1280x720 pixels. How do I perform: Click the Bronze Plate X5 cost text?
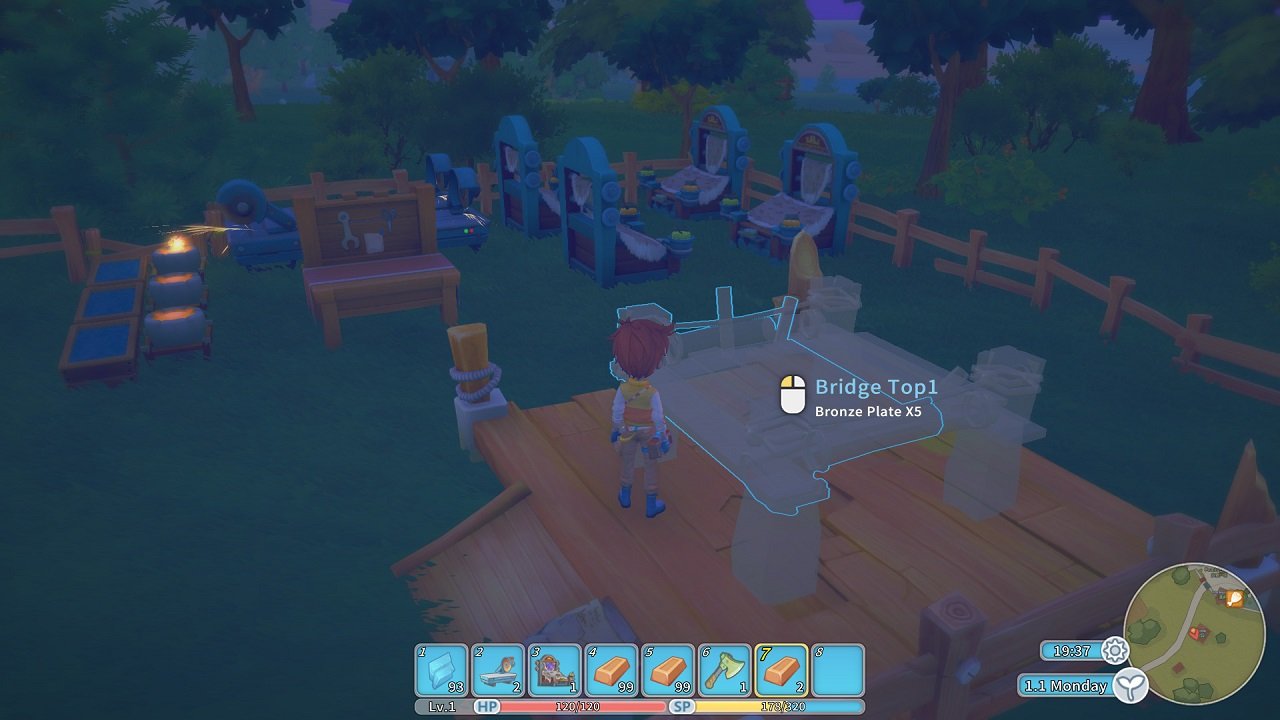point(869,409)
